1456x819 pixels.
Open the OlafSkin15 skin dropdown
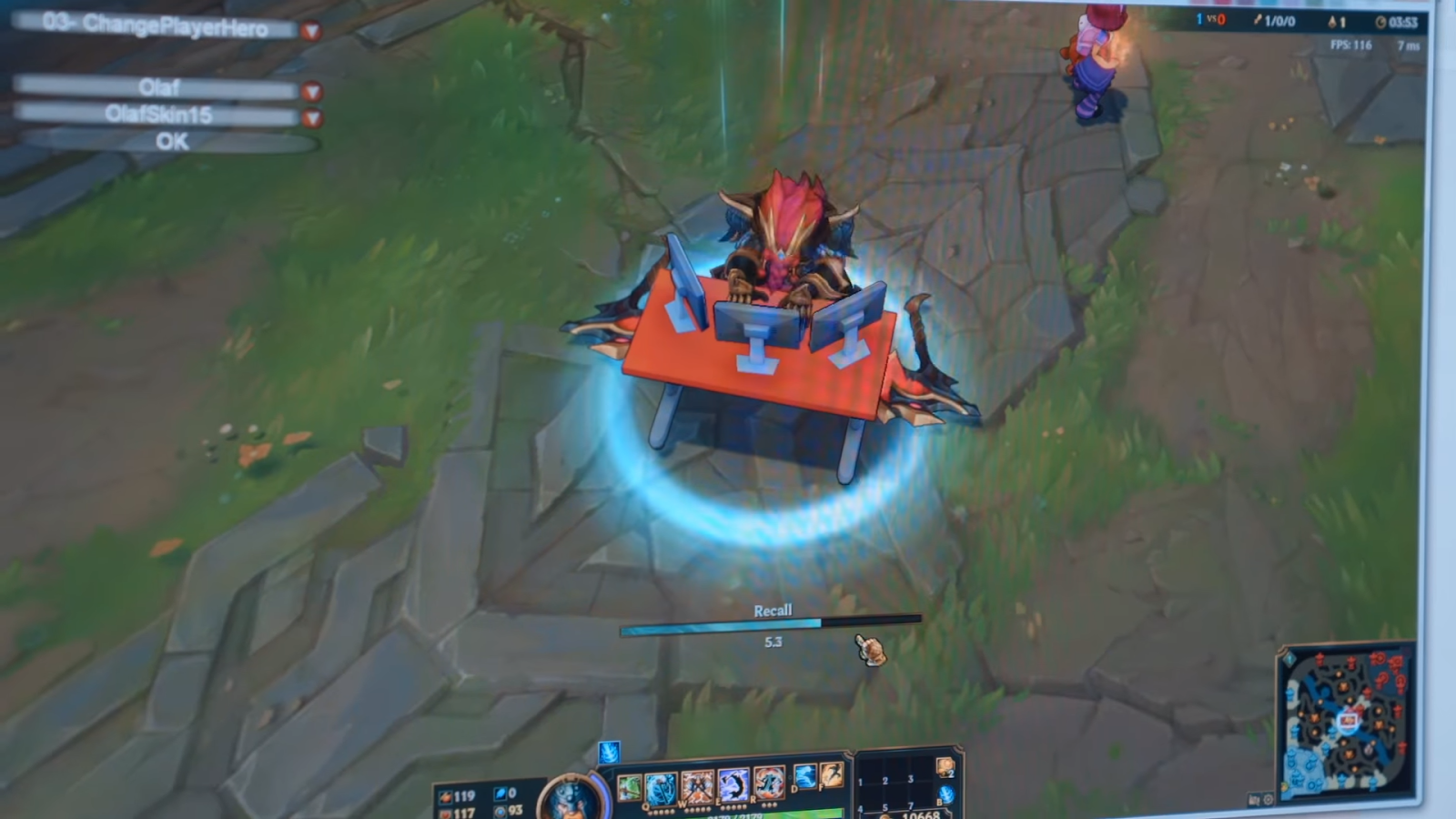[312, 116]
